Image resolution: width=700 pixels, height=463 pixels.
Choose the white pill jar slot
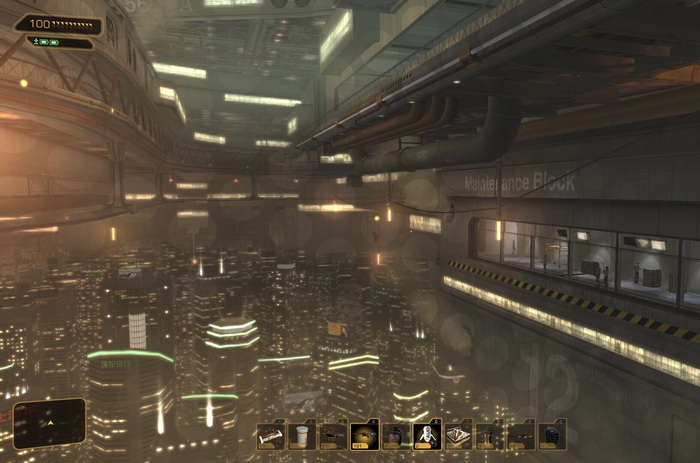302,435
